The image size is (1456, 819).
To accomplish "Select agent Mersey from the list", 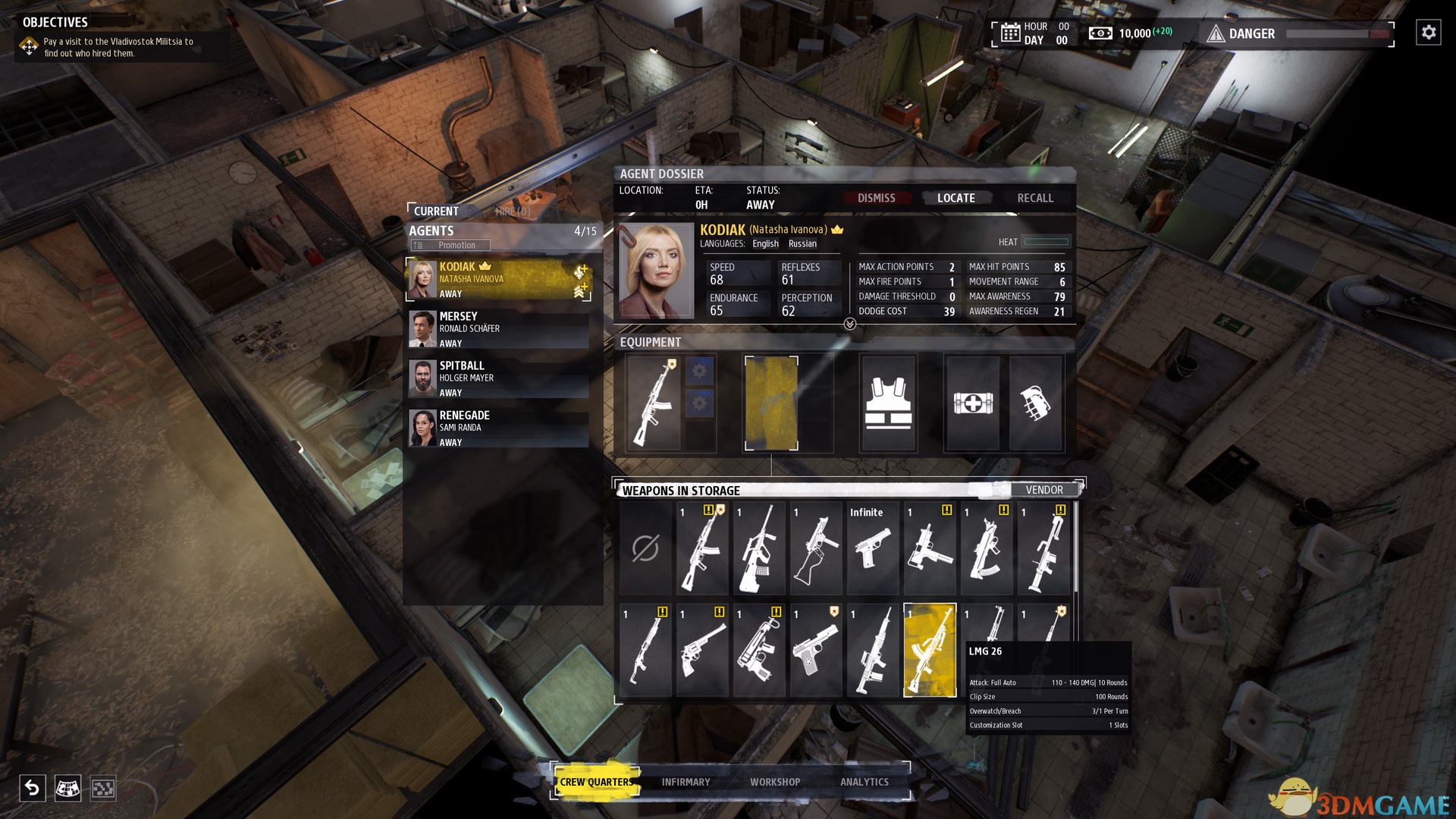I will pos(498,329).
